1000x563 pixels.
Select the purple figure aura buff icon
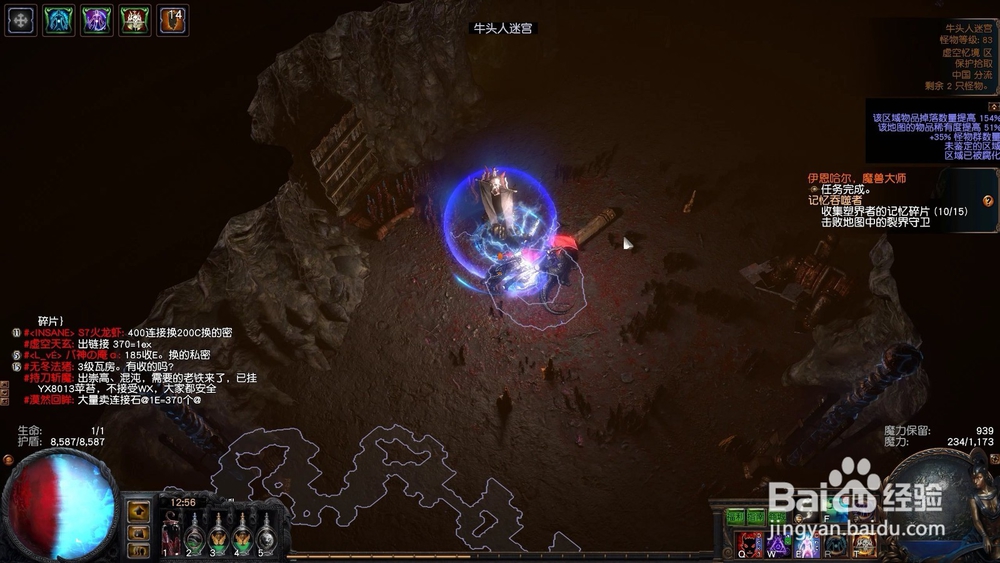(97, 20)
